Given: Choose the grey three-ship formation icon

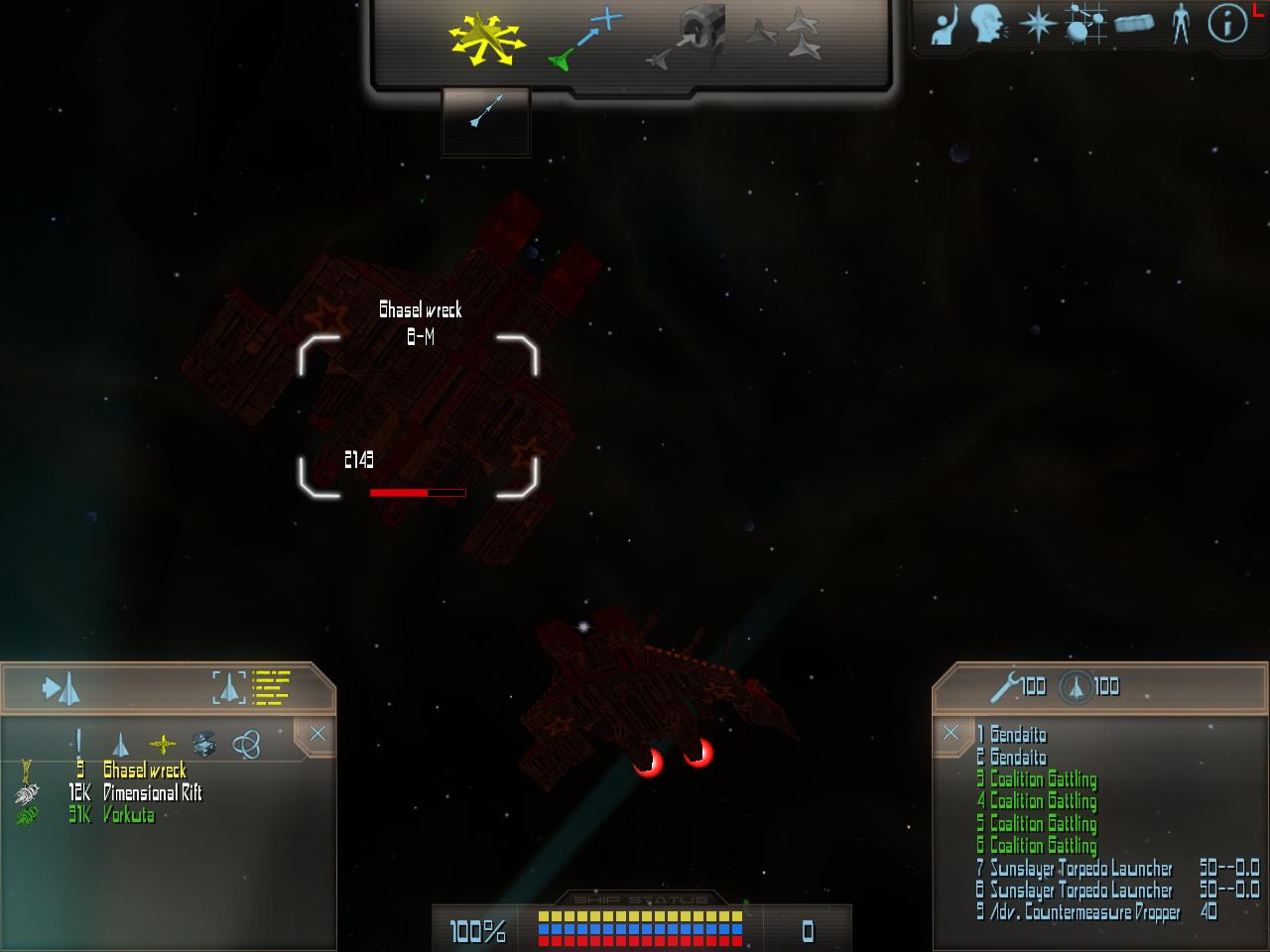Looking at the screenshot, I should coord(784,37).
